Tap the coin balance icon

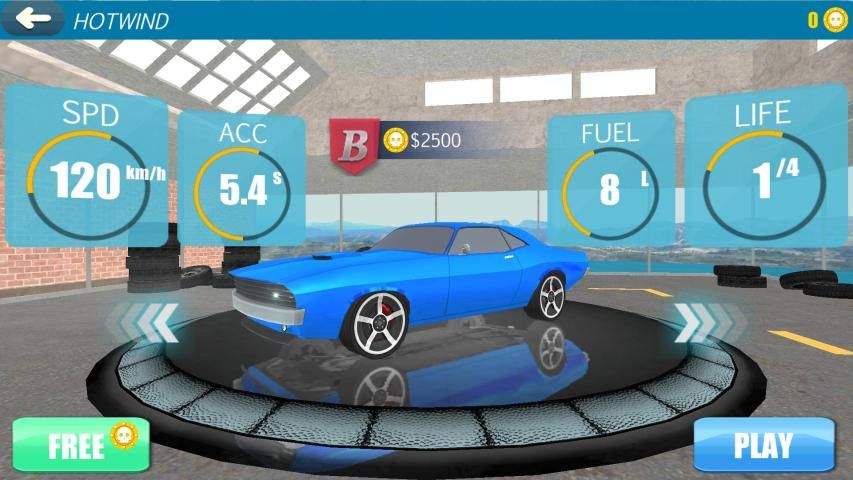[834, 19]
